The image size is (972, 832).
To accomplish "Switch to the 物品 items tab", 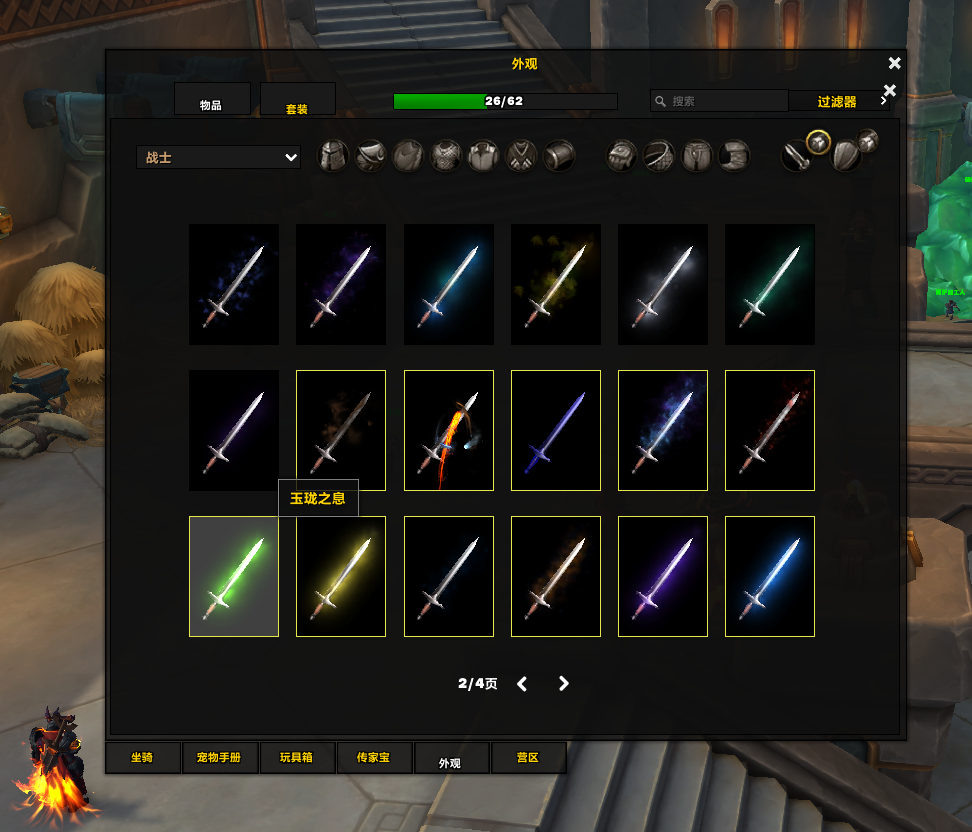I will 211,101.
